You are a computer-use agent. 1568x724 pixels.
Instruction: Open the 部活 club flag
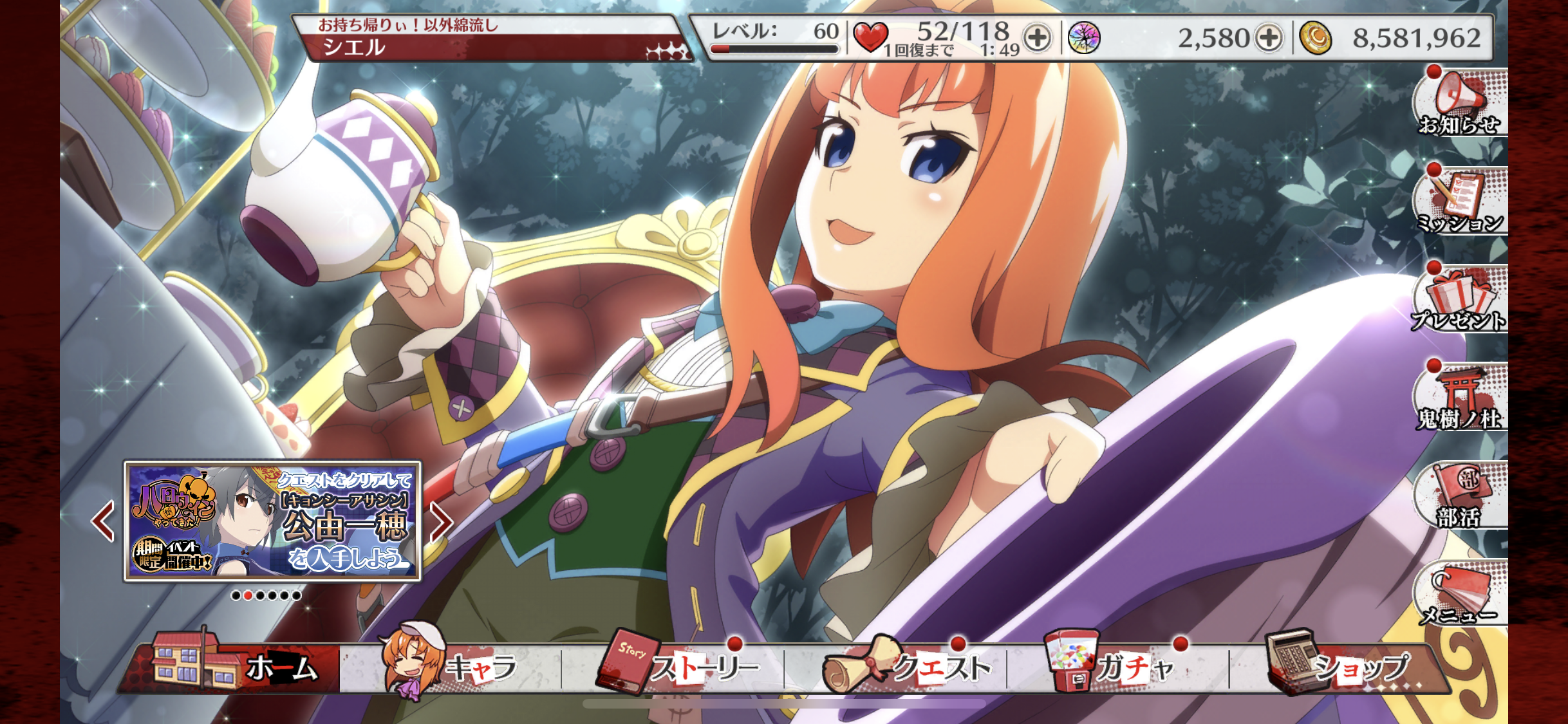pyautogui.click(x=1460, y=496)
